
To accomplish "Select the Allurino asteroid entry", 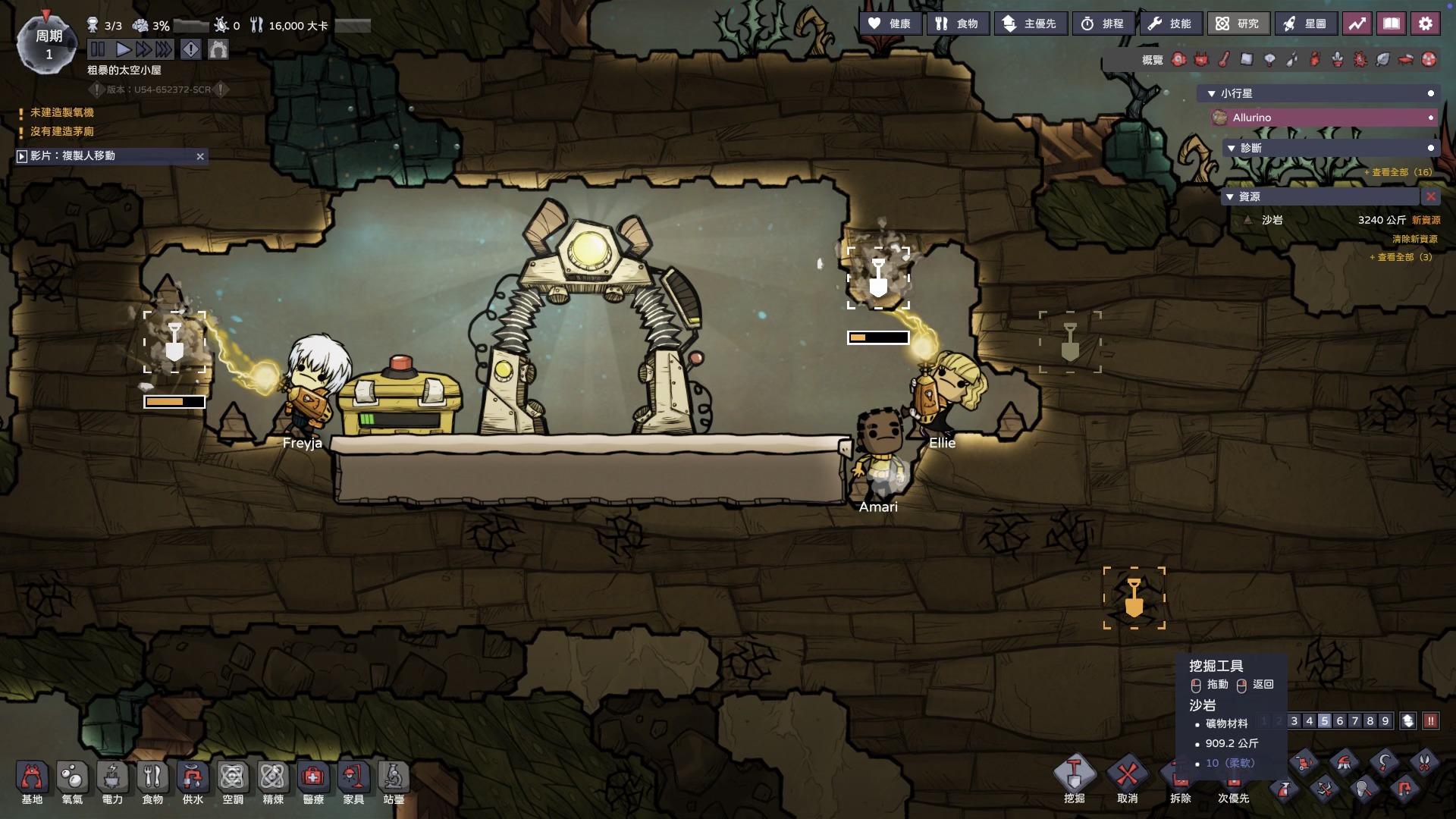I will (1323, 118).
